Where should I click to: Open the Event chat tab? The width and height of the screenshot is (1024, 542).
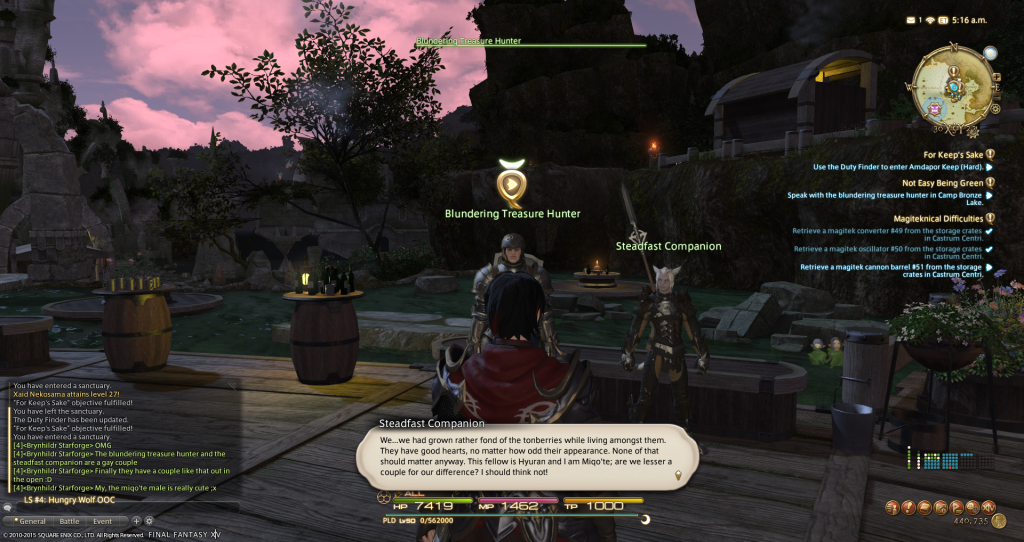[103, 521]
